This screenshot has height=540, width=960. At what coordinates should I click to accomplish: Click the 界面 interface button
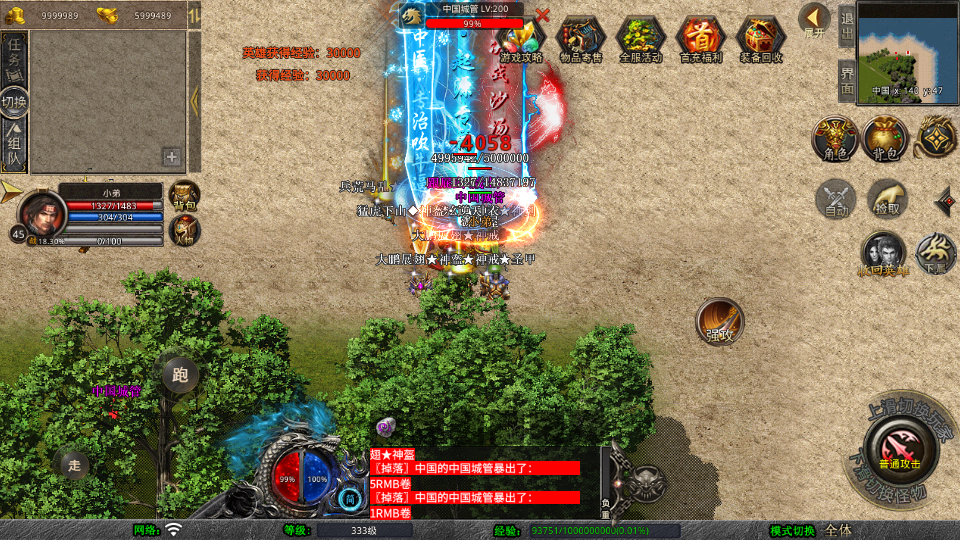(846, 79)
